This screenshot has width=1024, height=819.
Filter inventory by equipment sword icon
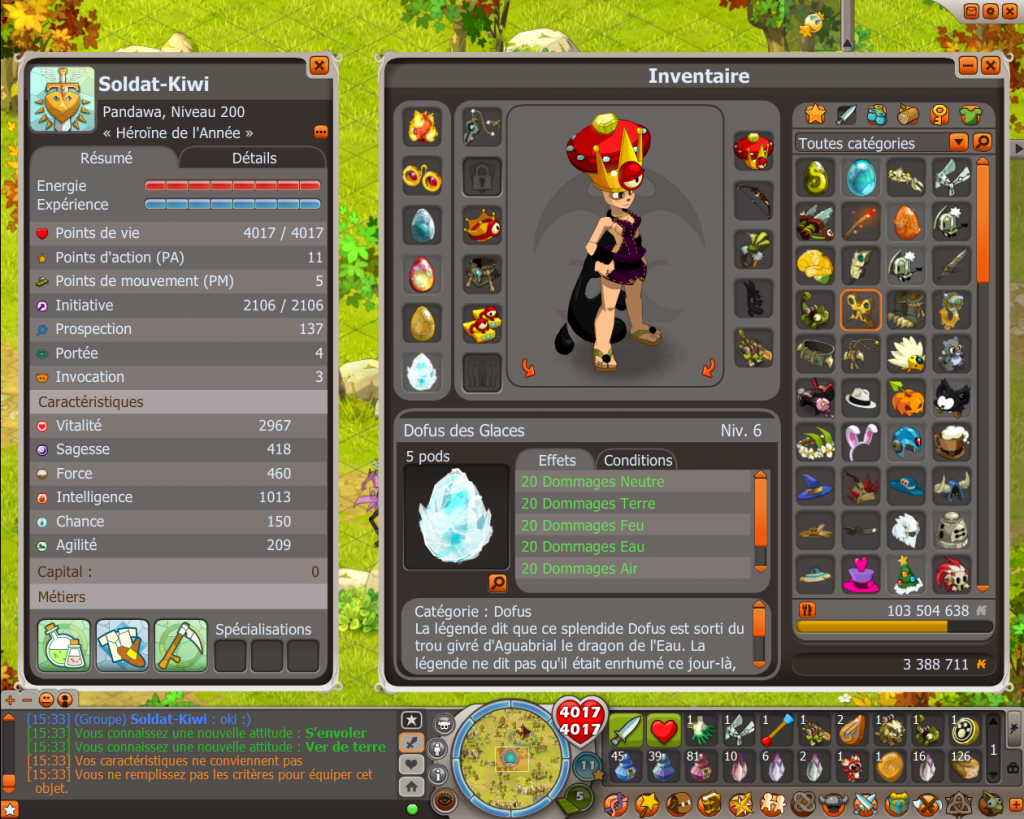pyautogui.click(x=845, y=114)
